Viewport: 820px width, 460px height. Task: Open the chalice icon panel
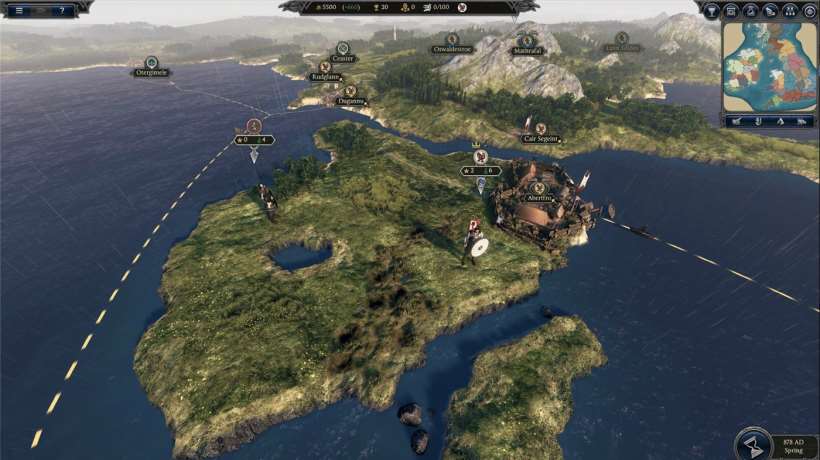click(x=711, y=11)
